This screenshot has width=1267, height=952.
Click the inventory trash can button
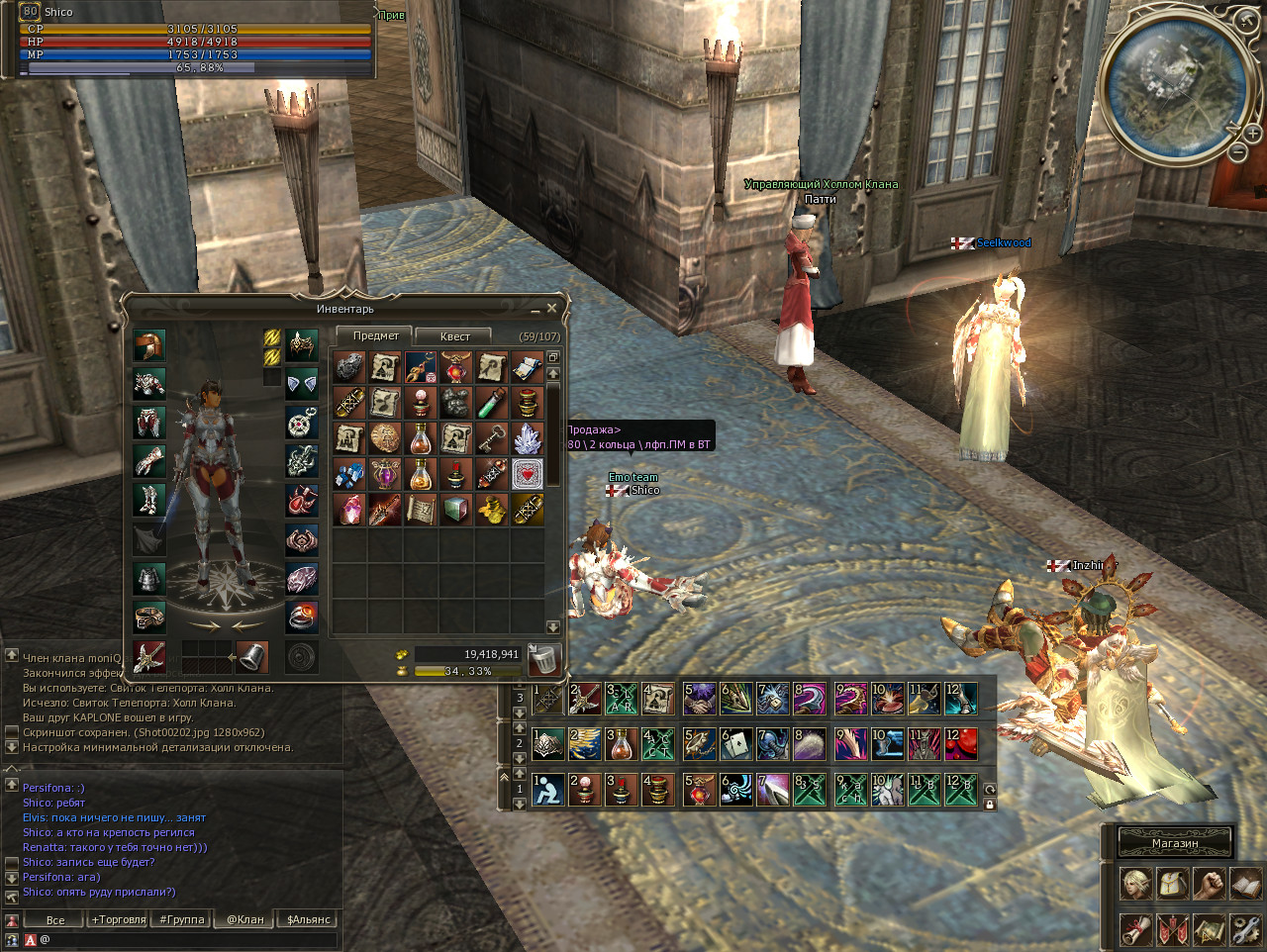tap(543, 658)
